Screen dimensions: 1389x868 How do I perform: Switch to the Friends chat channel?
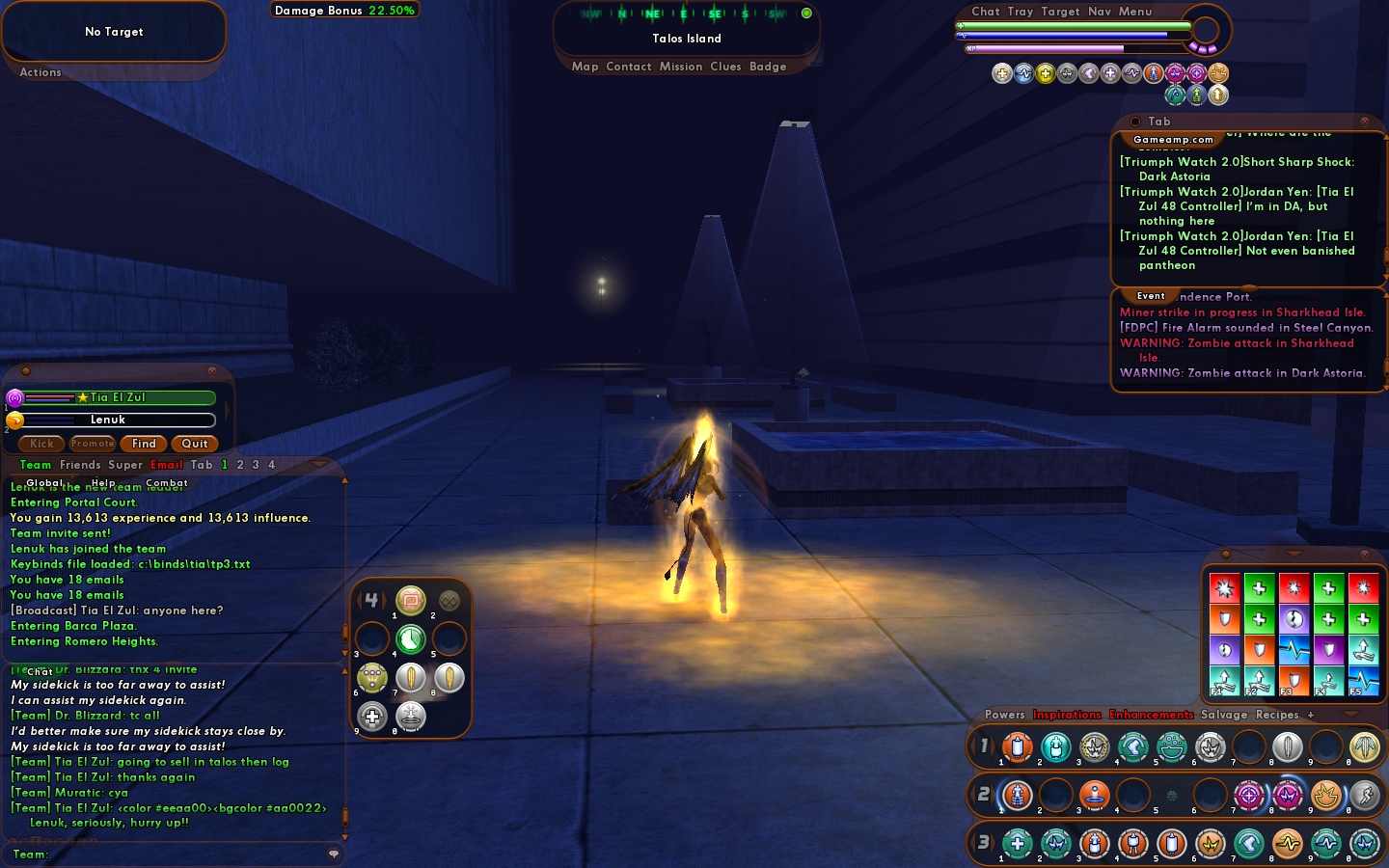80,465
